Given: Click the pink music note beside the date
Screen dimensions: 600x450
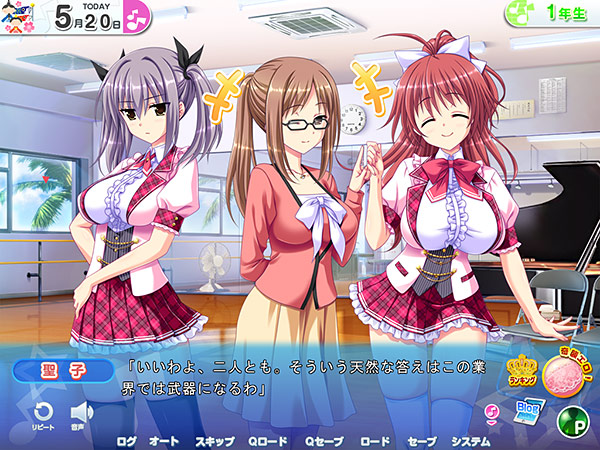Looking at the screenshot, I should (x=138, y=18).
